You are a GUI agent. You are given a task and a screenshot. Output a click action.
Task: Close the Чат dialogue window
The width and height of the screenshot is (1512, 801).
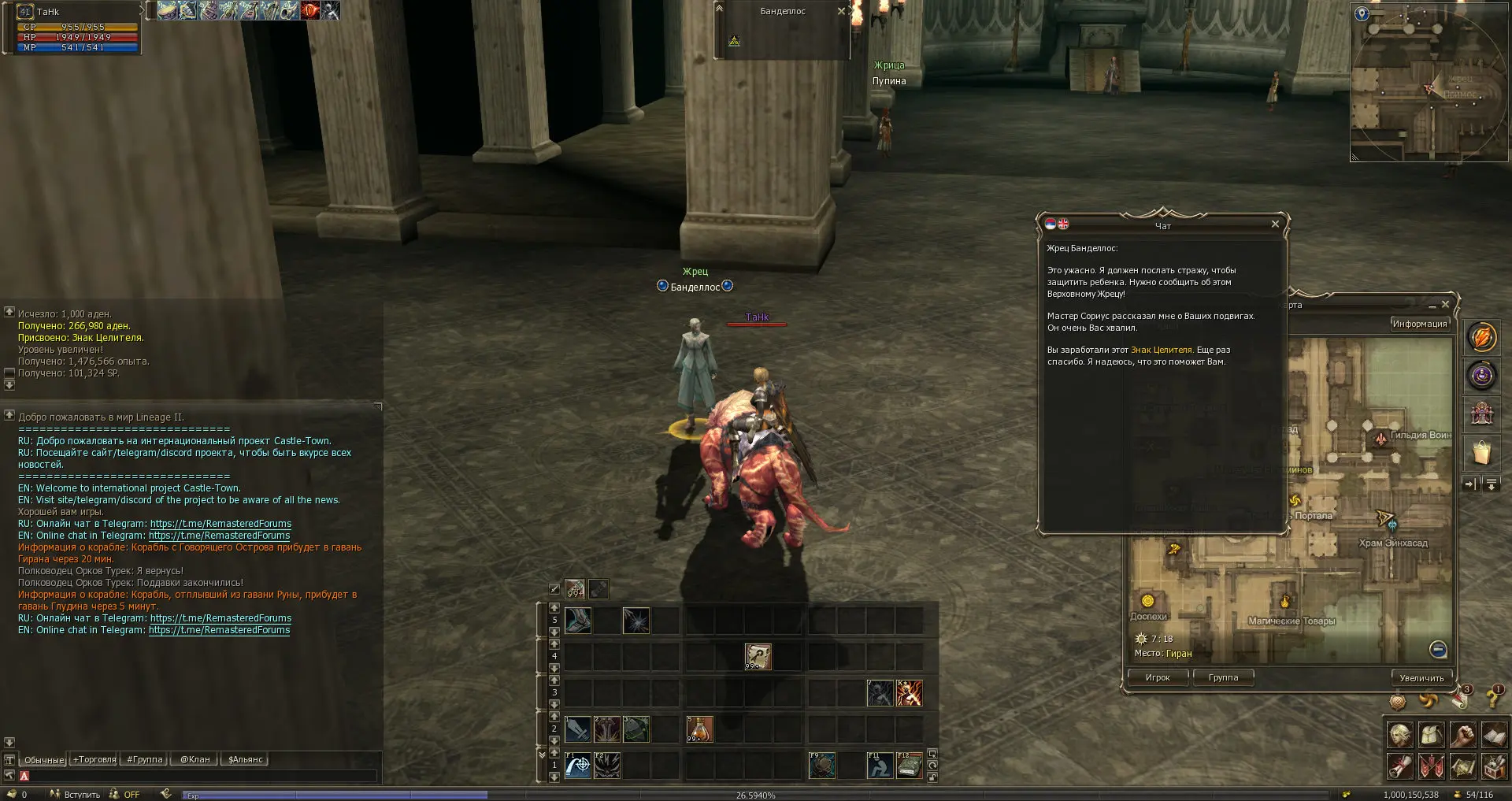pos(1275,224)
